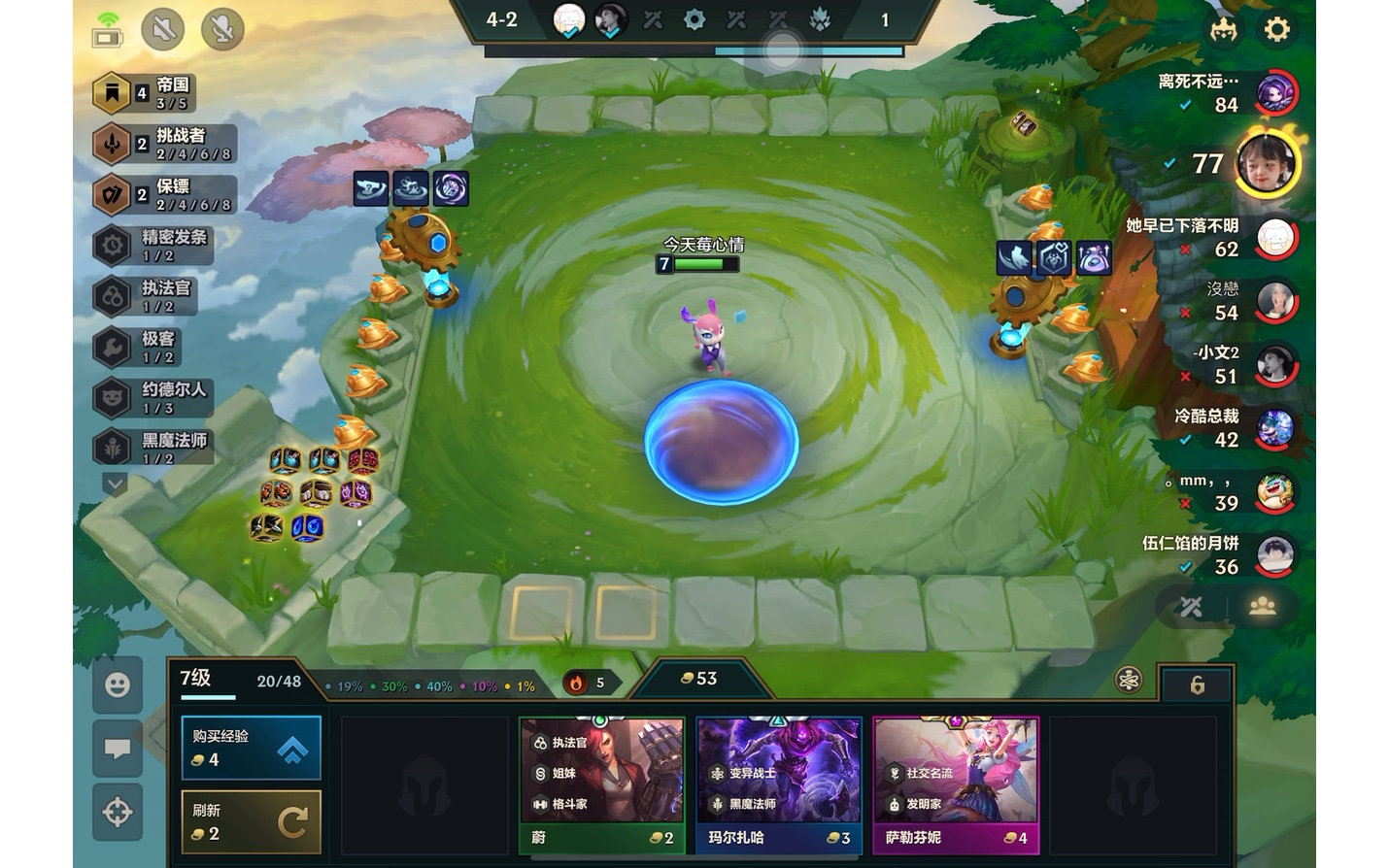Buy the 蔚 champion card
Image resolution: width=1389 pixels, height=868 pixels.
tap(602, 785)
